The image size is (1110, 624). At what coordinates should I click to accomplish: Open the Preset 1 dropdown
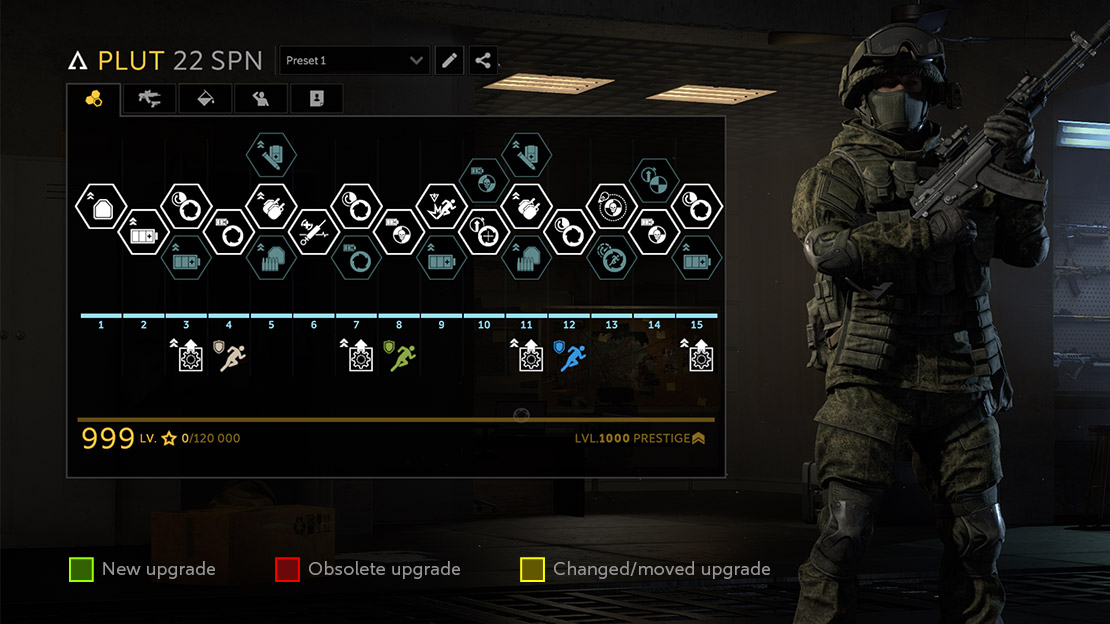[x=354, y=61]
